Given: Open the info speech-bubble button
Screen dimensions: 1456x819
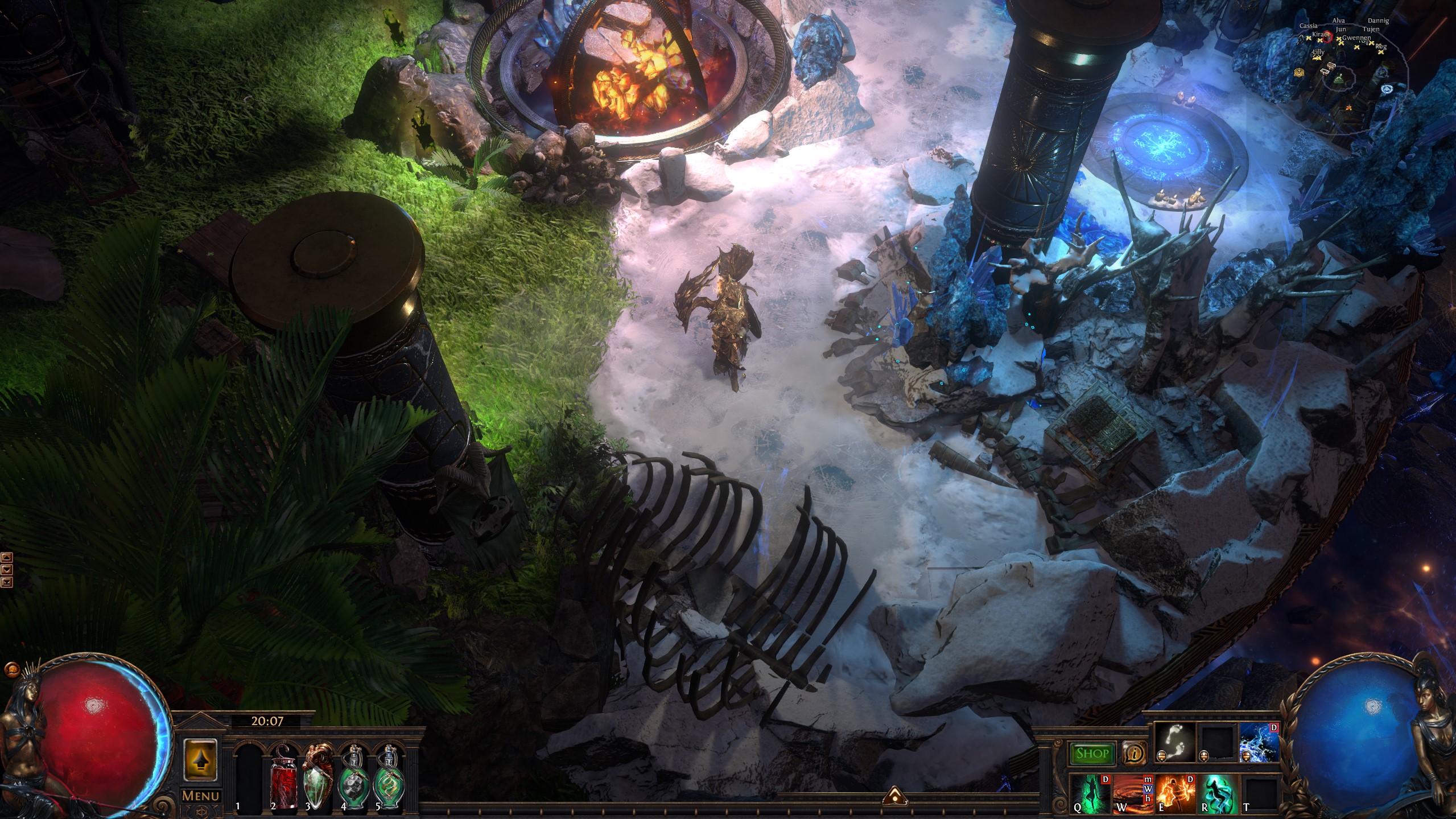Looking at the screenshot, I should pyautogui.click(x=1135, y=754).
